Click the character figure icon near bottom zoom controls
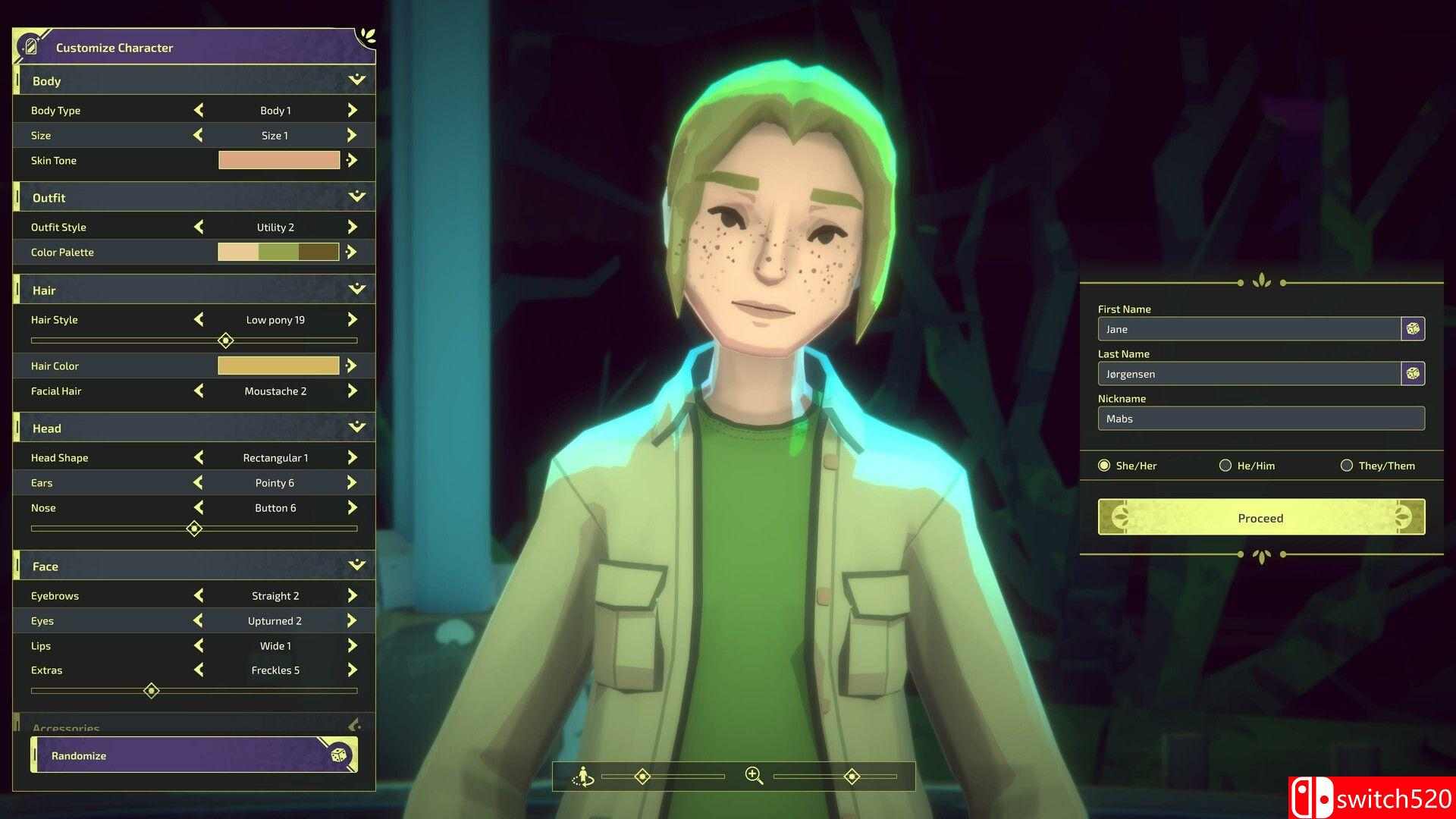This screenshot has height=819, width=1456. (x=582, y=777)
